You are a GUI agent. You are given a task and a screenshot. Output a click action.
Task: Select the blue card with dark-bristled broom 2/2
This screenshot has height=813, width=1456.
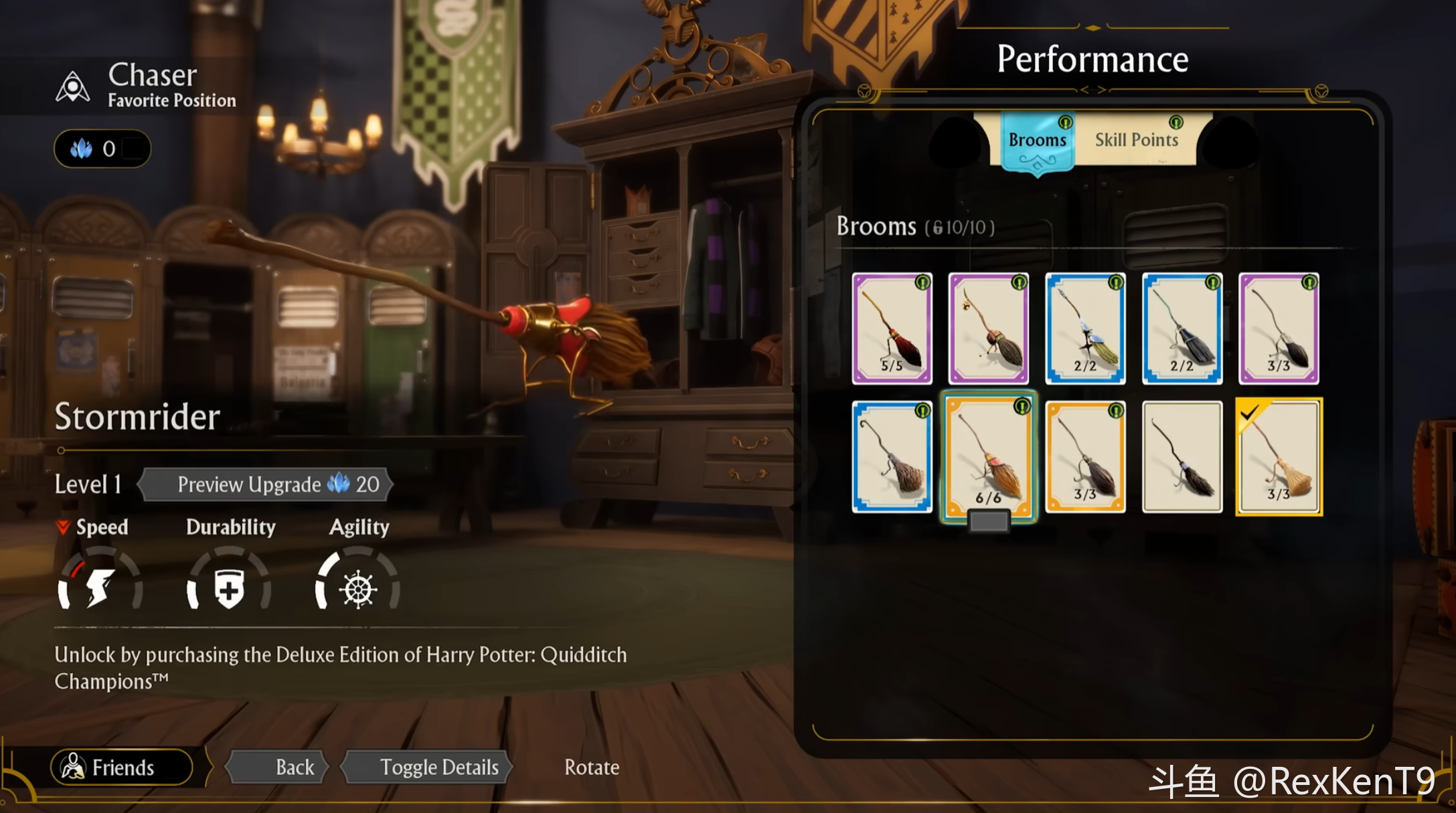click(1182, 329)
